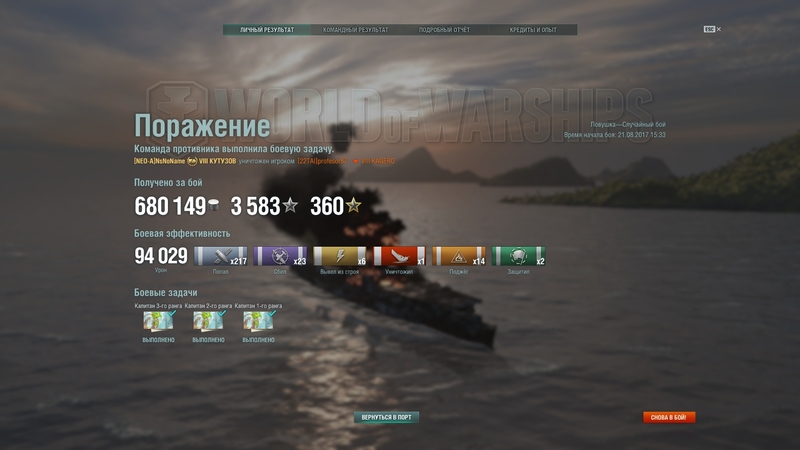Viewport: 800px width, 450px height.
Task: Switch to the Личный результат tab
Action: click(267, 30)
